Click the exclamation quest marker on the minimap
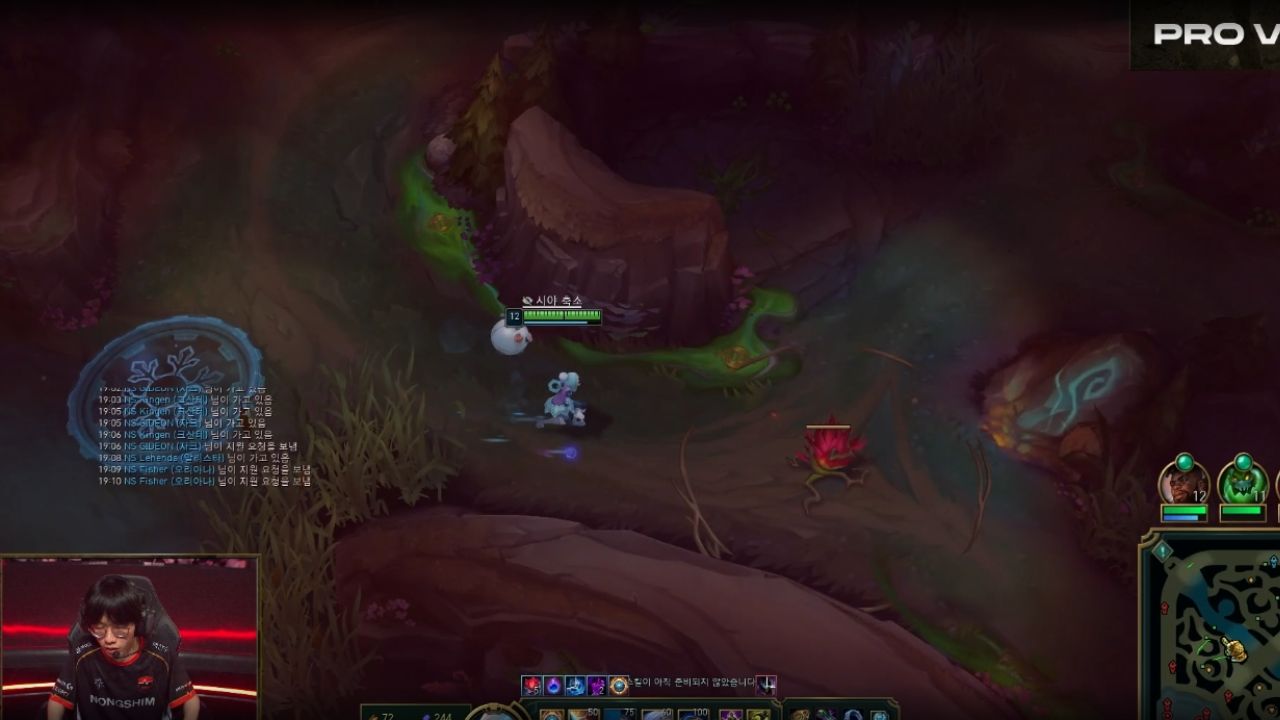Image resolution: width=1280 pixels, height=720 pixels. tap(1161, 550)
